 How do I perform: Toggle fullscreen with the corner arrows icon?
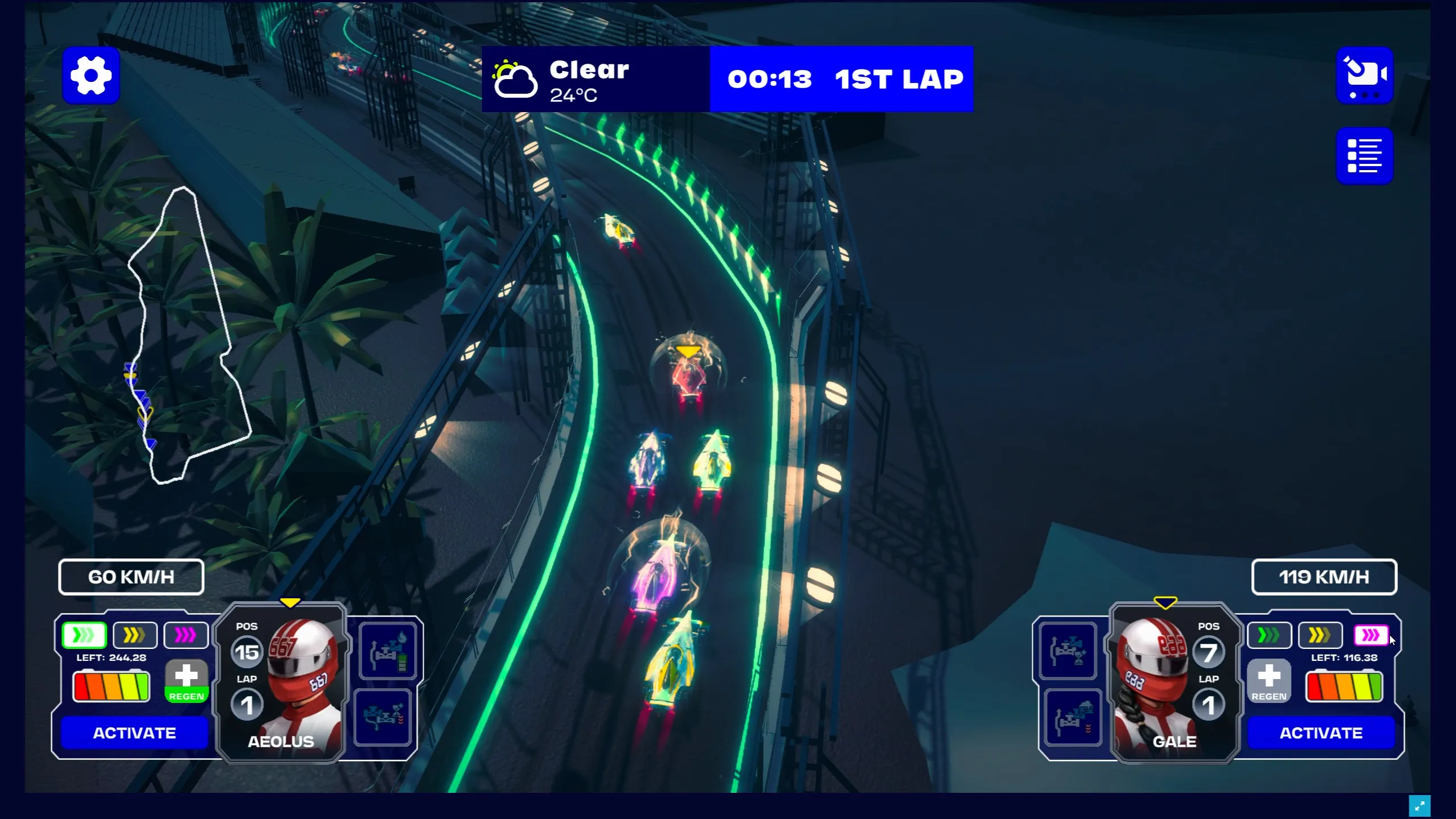(1419, 805)
